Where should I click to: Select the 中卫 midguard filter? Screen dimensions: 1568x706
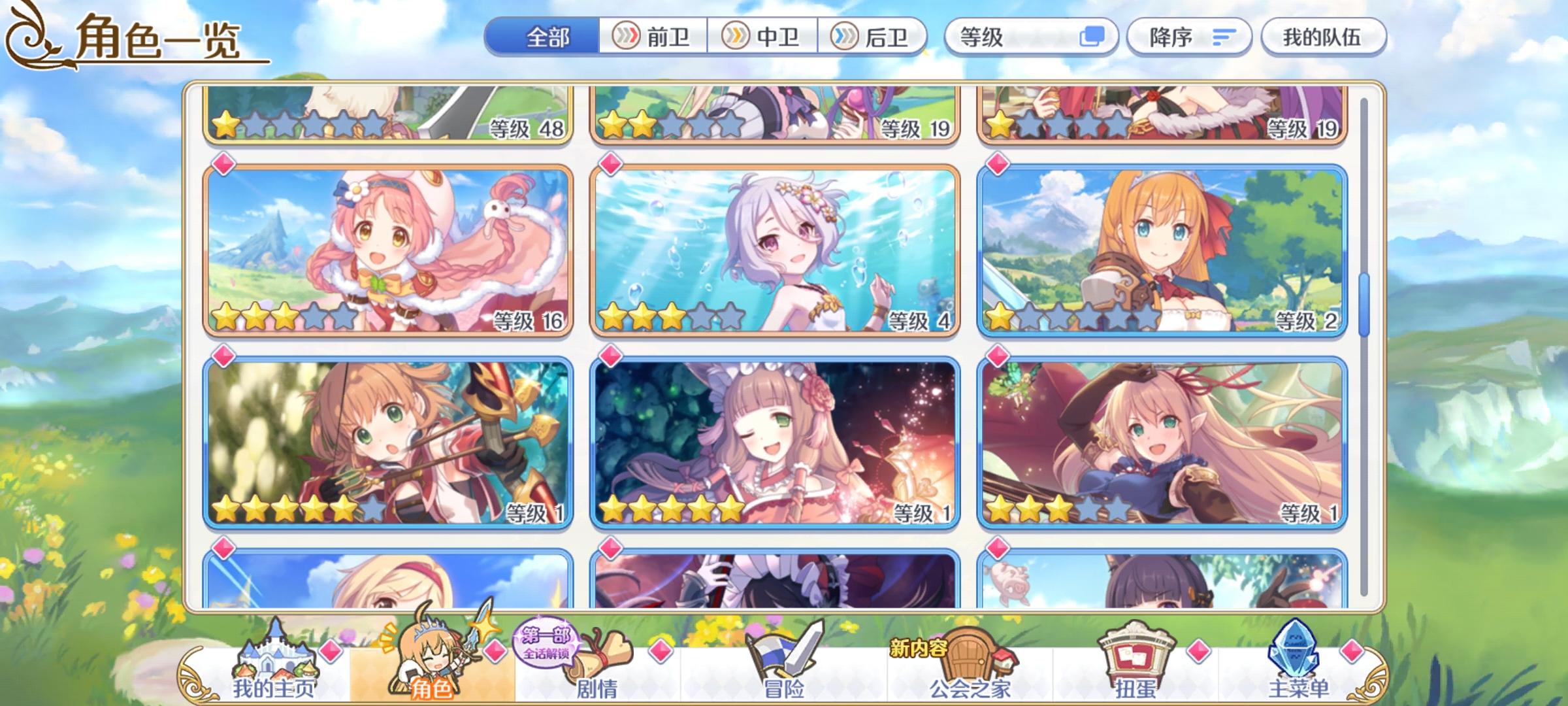point(763,37)
